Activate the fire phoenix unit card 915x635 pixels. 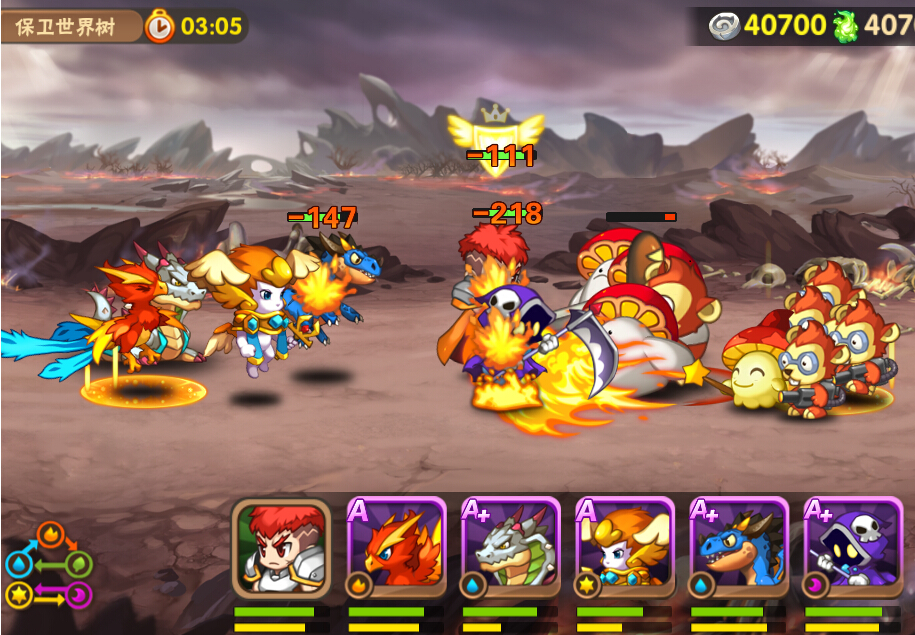[x=396, y=547]
